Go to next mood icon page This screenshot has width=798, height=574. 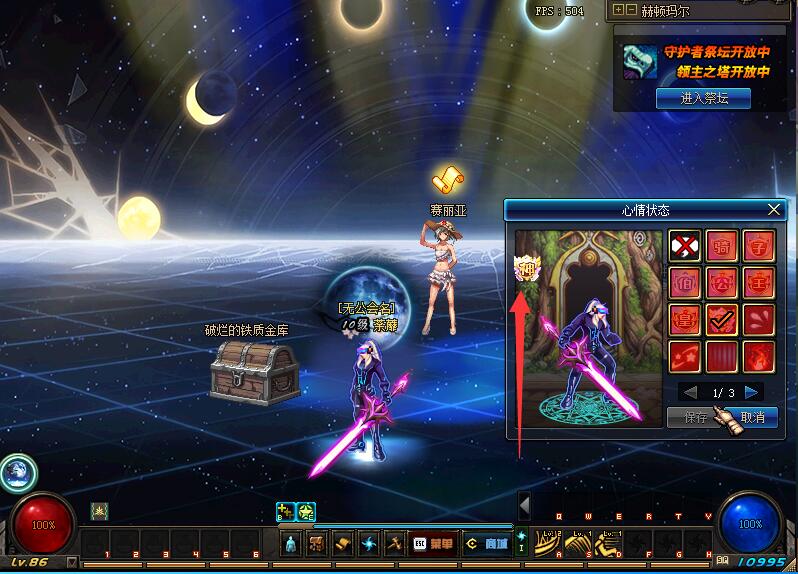[753, 392]
